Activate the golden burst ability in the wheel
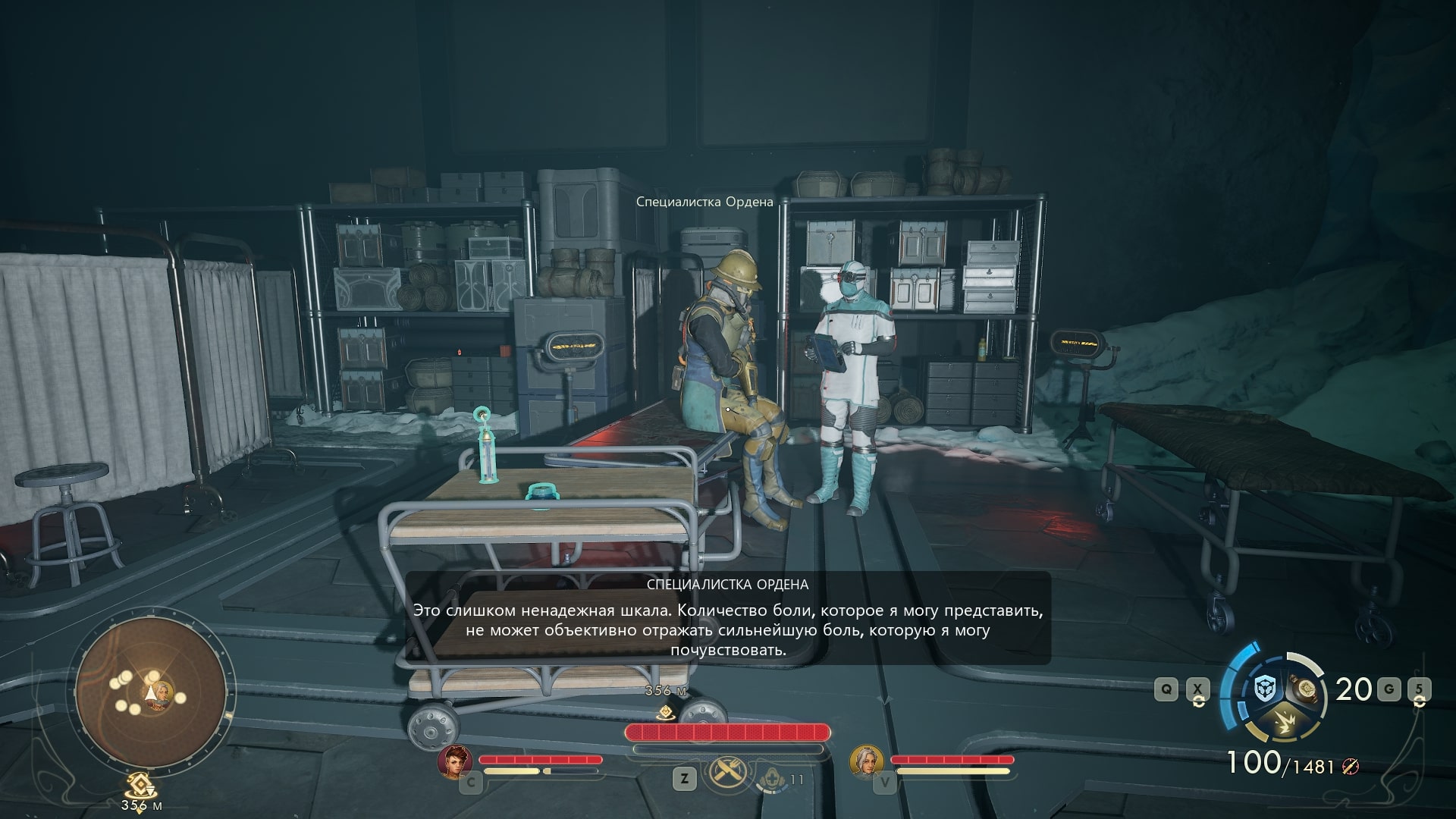This screenshot has height=819, width=1456. (x=1284, y=721)
